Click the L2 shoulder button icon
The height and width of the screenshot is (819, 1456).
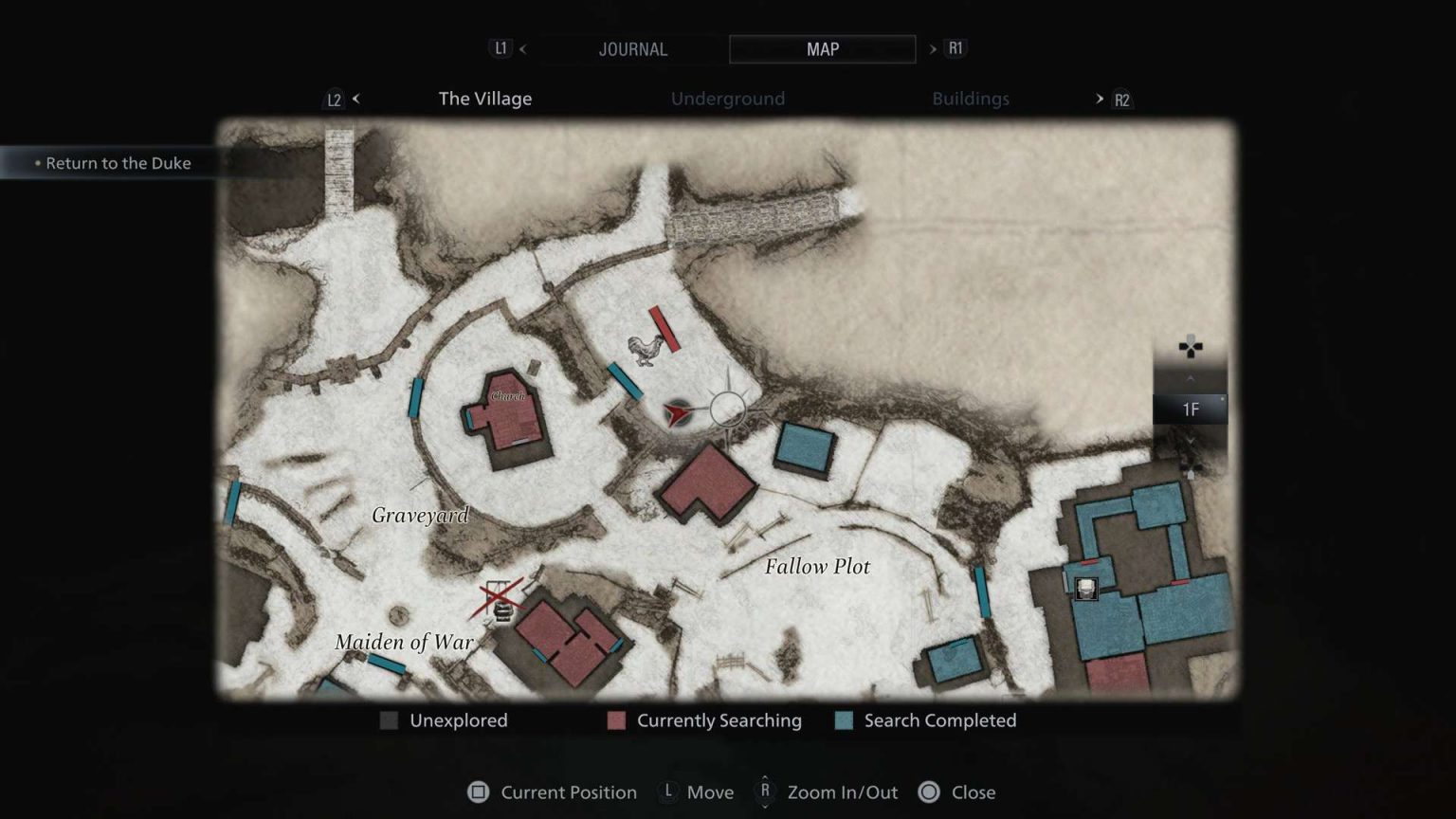pos(334,99)
